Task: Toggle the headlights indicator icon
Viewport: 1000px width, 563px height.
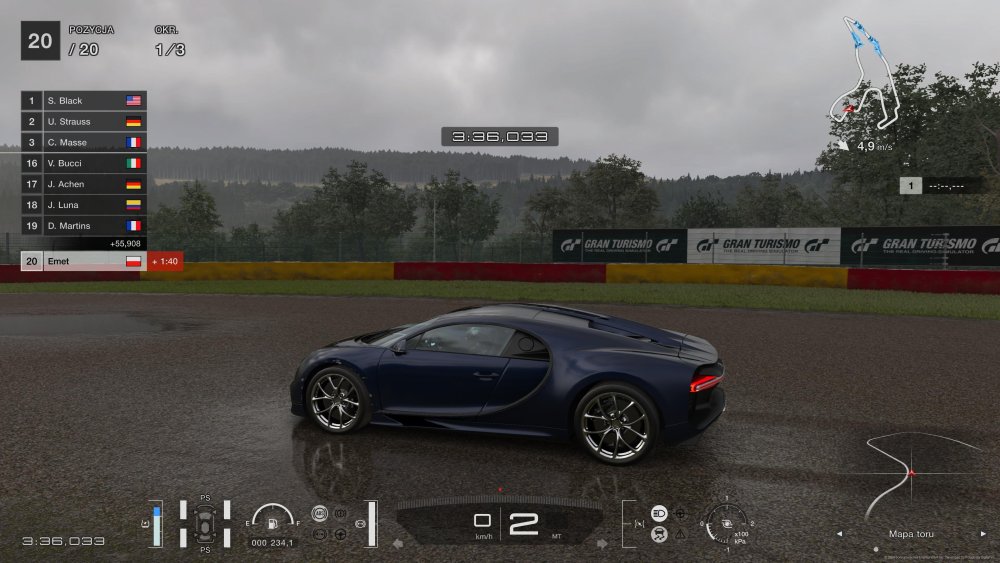Action: [x=660, y=513]
